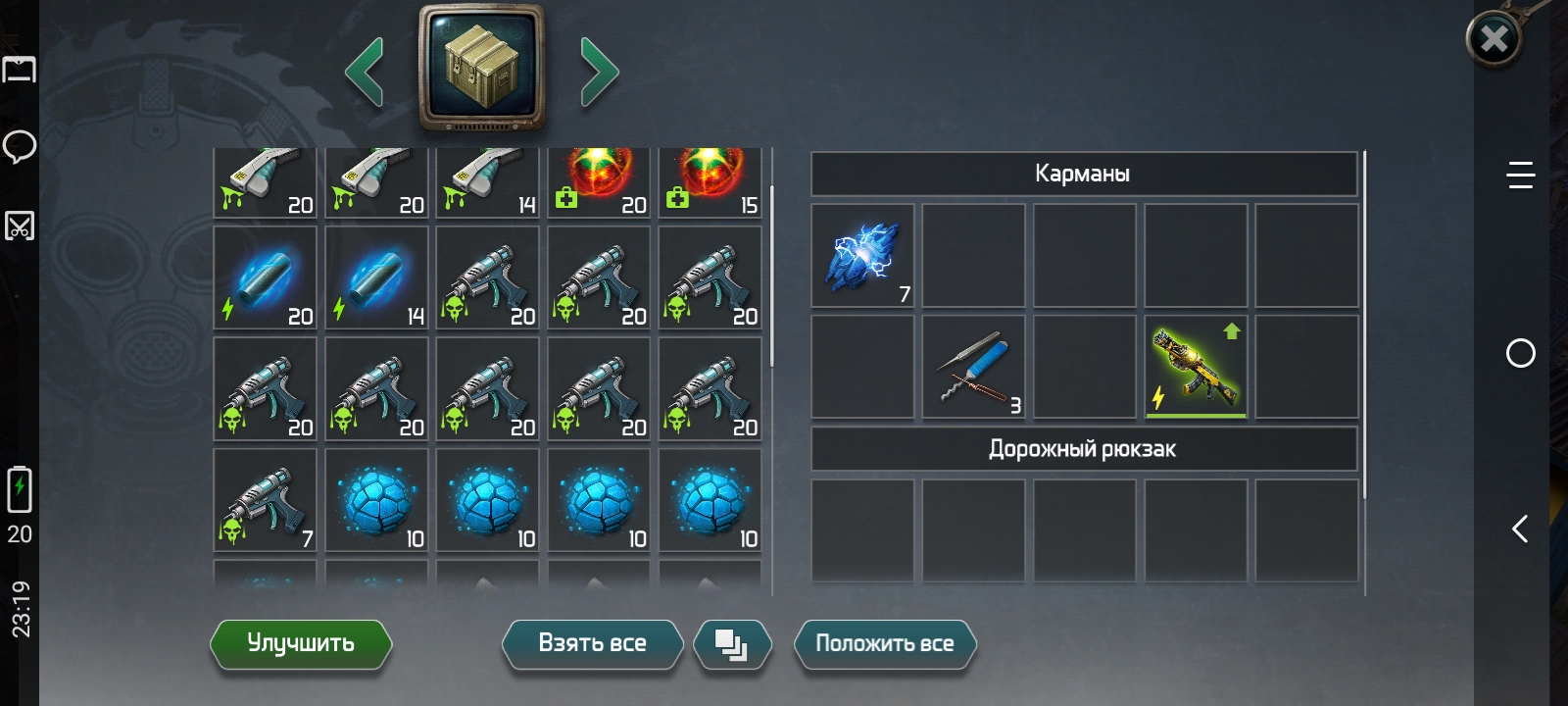Close the storage chest window

click(x=1494, y=39)
